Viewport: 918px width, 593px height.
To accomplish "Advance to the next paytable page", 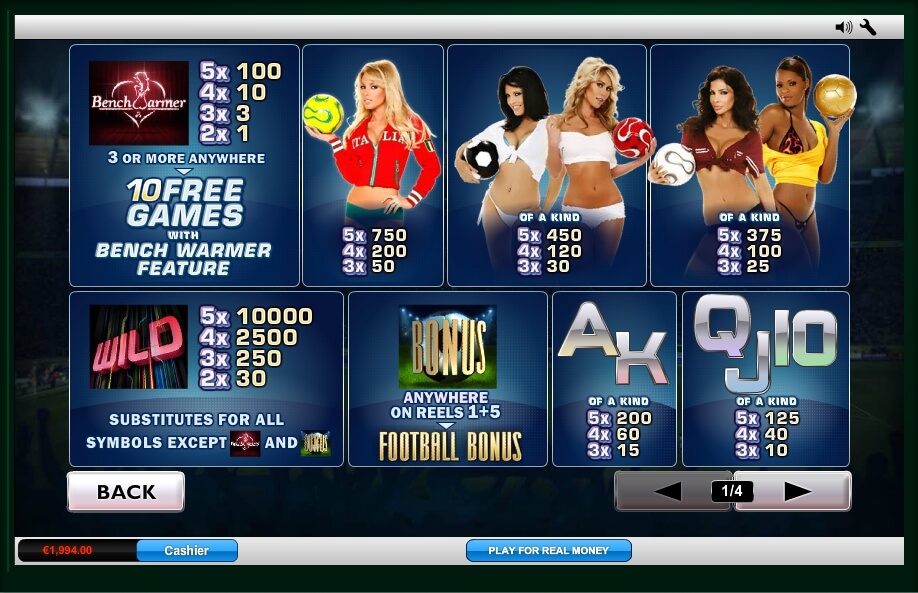I will coord(797,491).
